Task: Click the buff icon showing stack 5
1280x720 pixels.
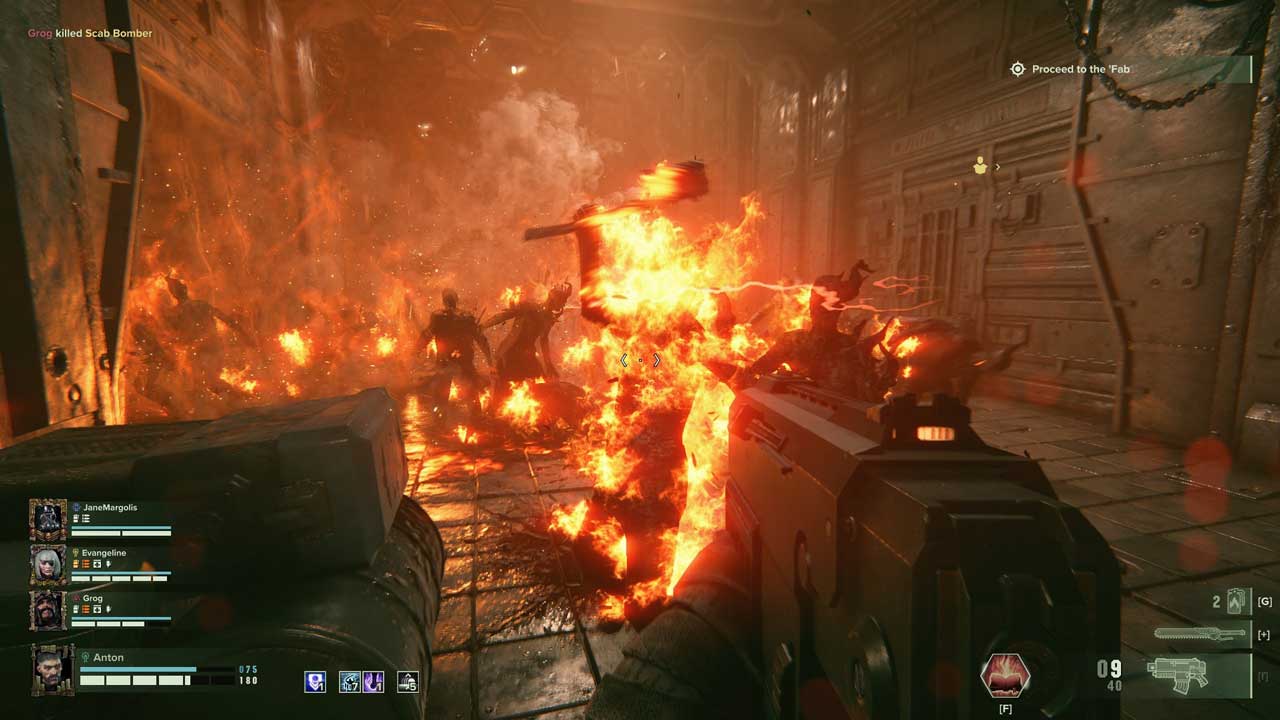Action: pyautogui.click(x=408, y=682)
